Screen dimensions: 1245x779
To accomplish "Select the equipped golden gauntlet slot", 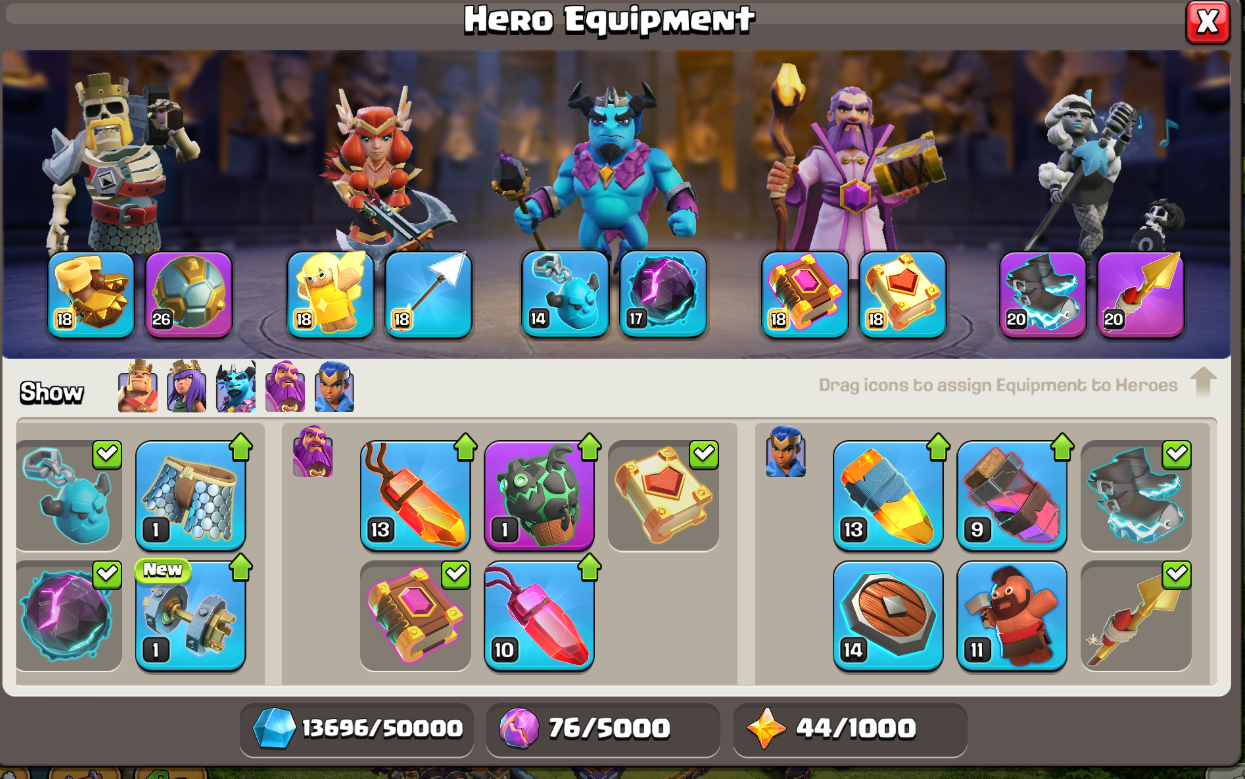I will (x=91, y=294).
